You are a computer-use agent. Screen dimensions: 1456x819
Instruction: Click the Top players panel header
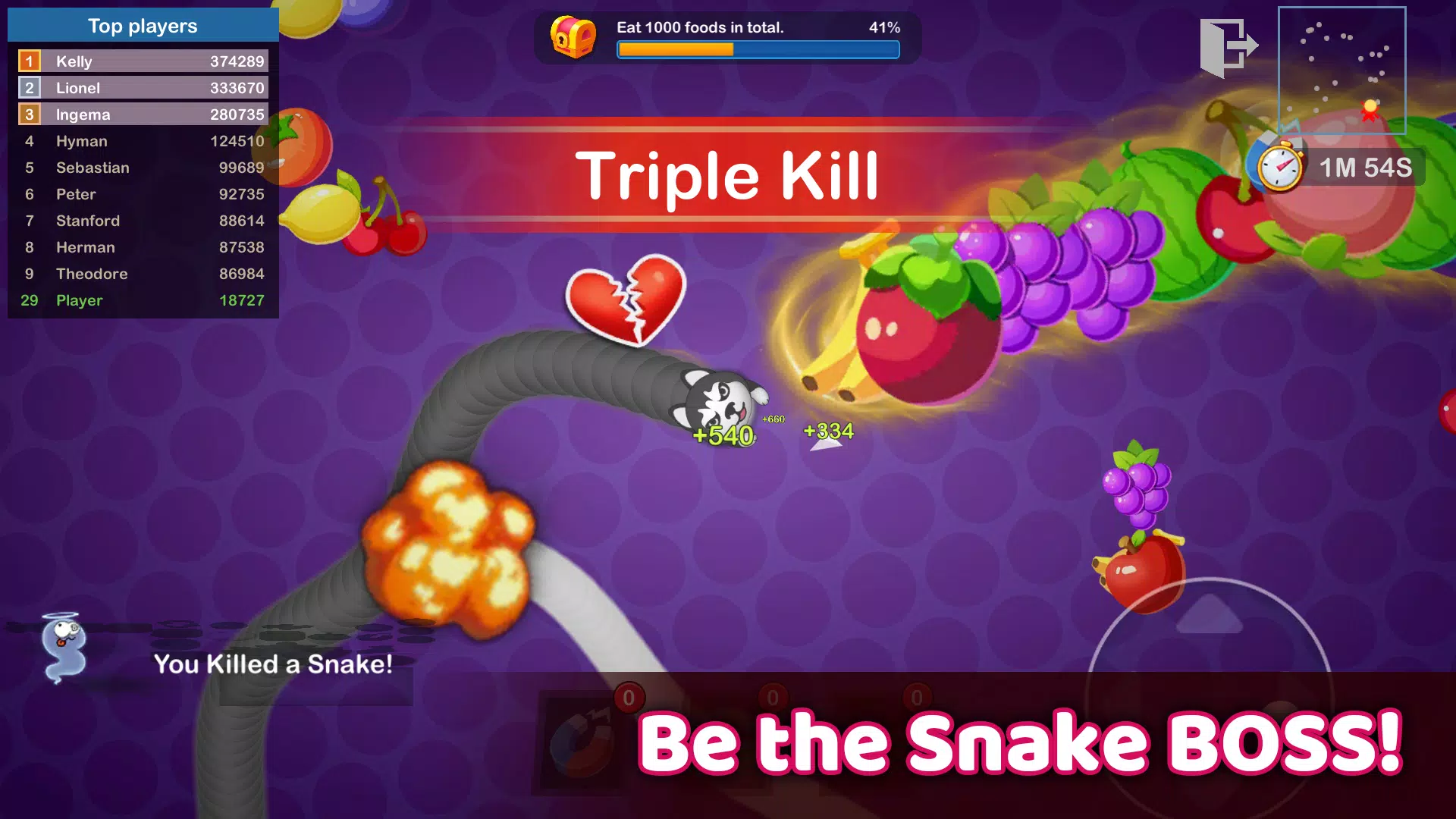(143, 25)
